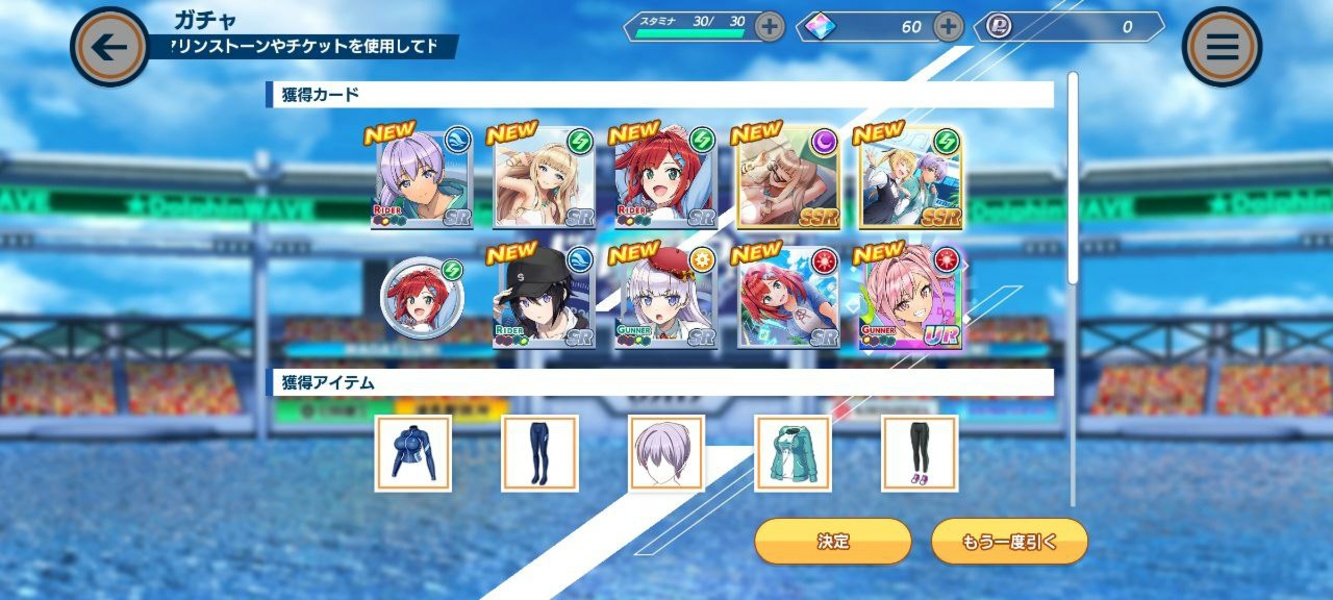This screenshot has width=1333, height=600.
Task: Select the silver-haired SR Gunner card
Action: [666, 299]
